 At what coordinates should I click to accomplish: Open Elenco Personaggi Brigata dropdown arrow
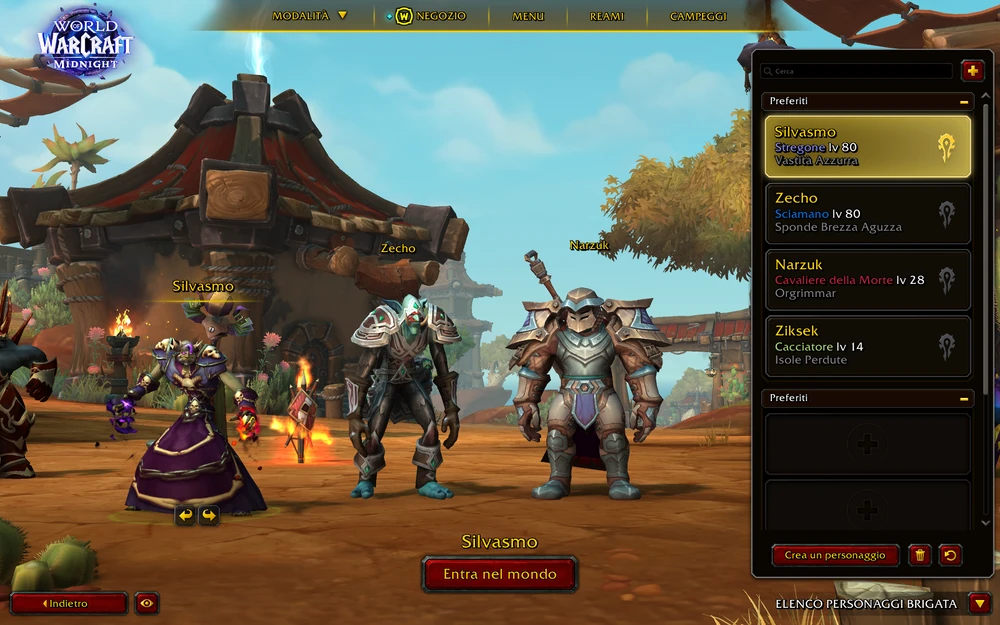980,603
